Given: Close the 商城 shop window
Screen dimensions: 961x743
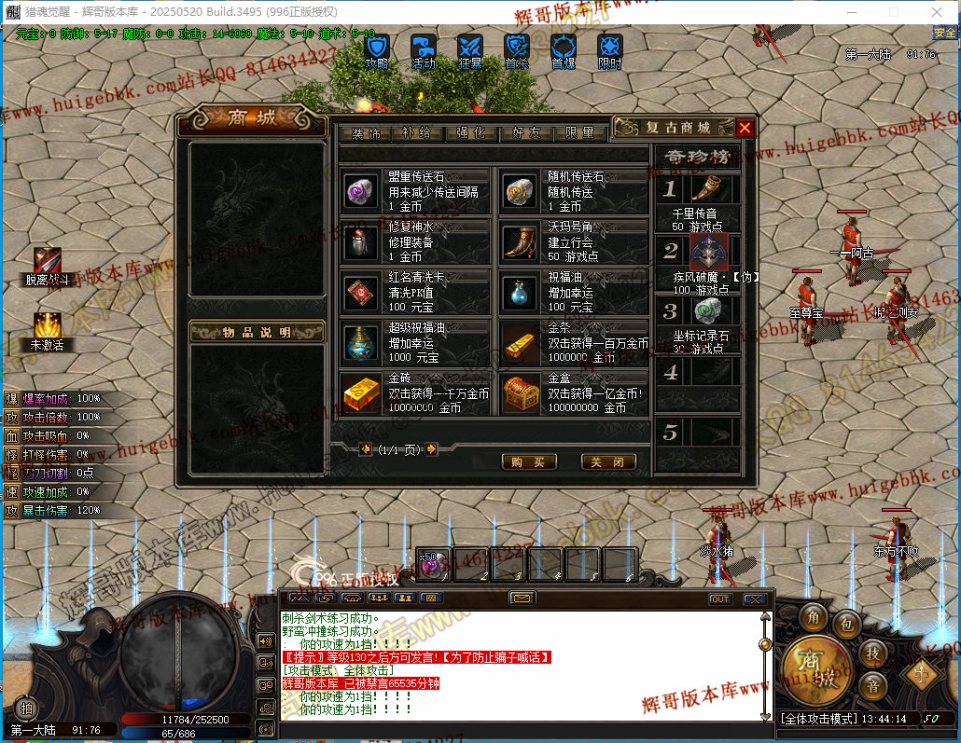Looking at the screenshot, I should (744, 128).
